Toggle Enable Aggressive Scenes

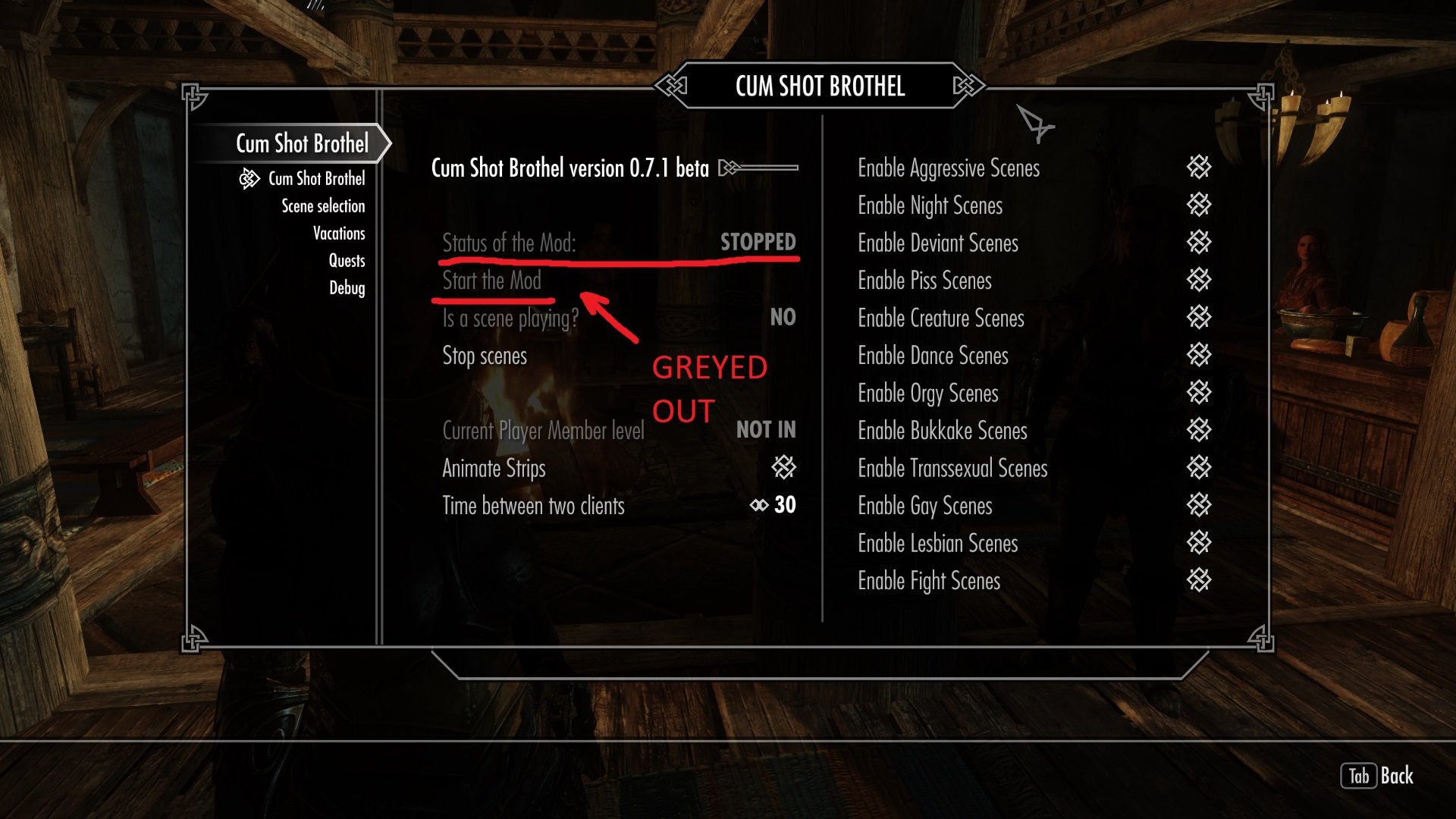(x=1199, y=168)
